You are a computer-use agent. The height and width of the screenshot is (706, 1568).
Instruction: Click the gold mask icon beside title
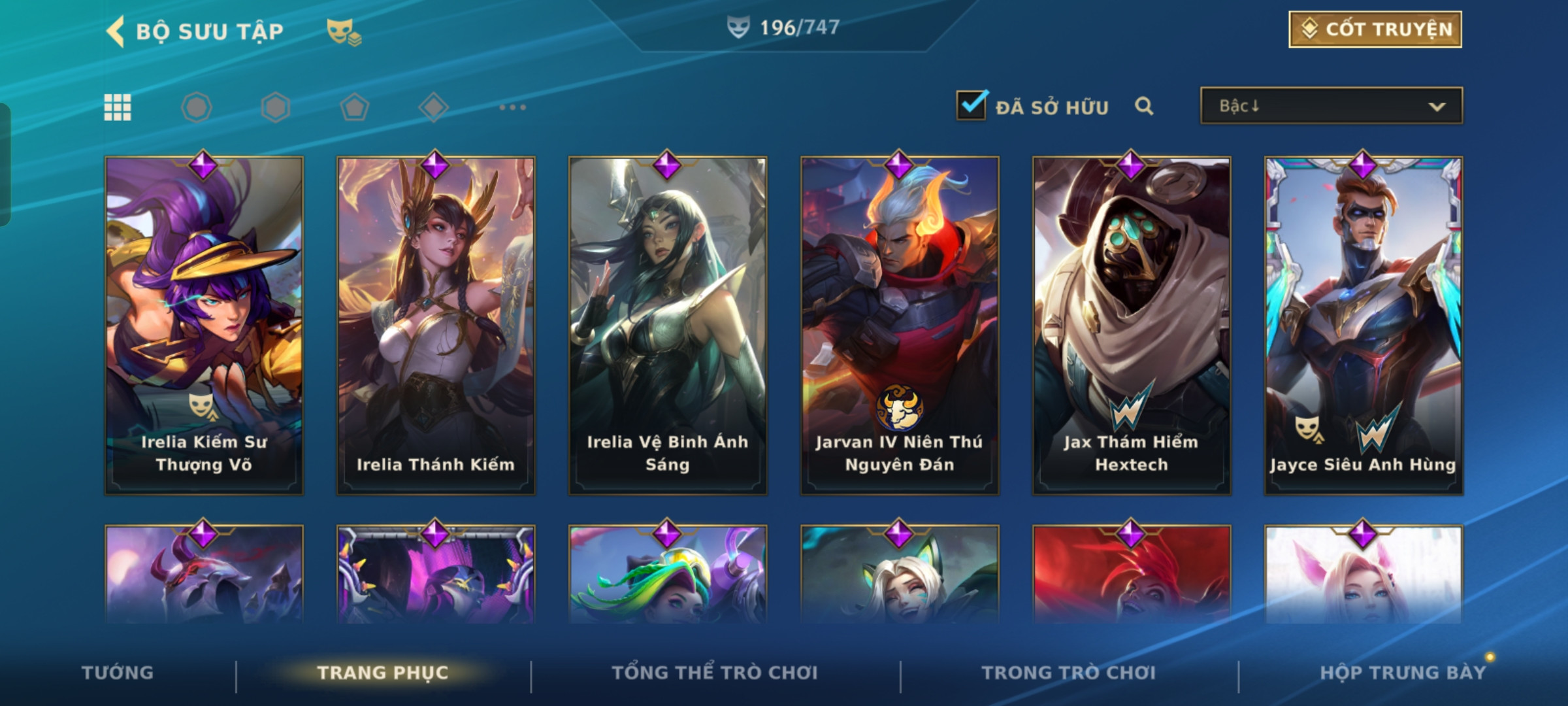[x=344, y=31]
